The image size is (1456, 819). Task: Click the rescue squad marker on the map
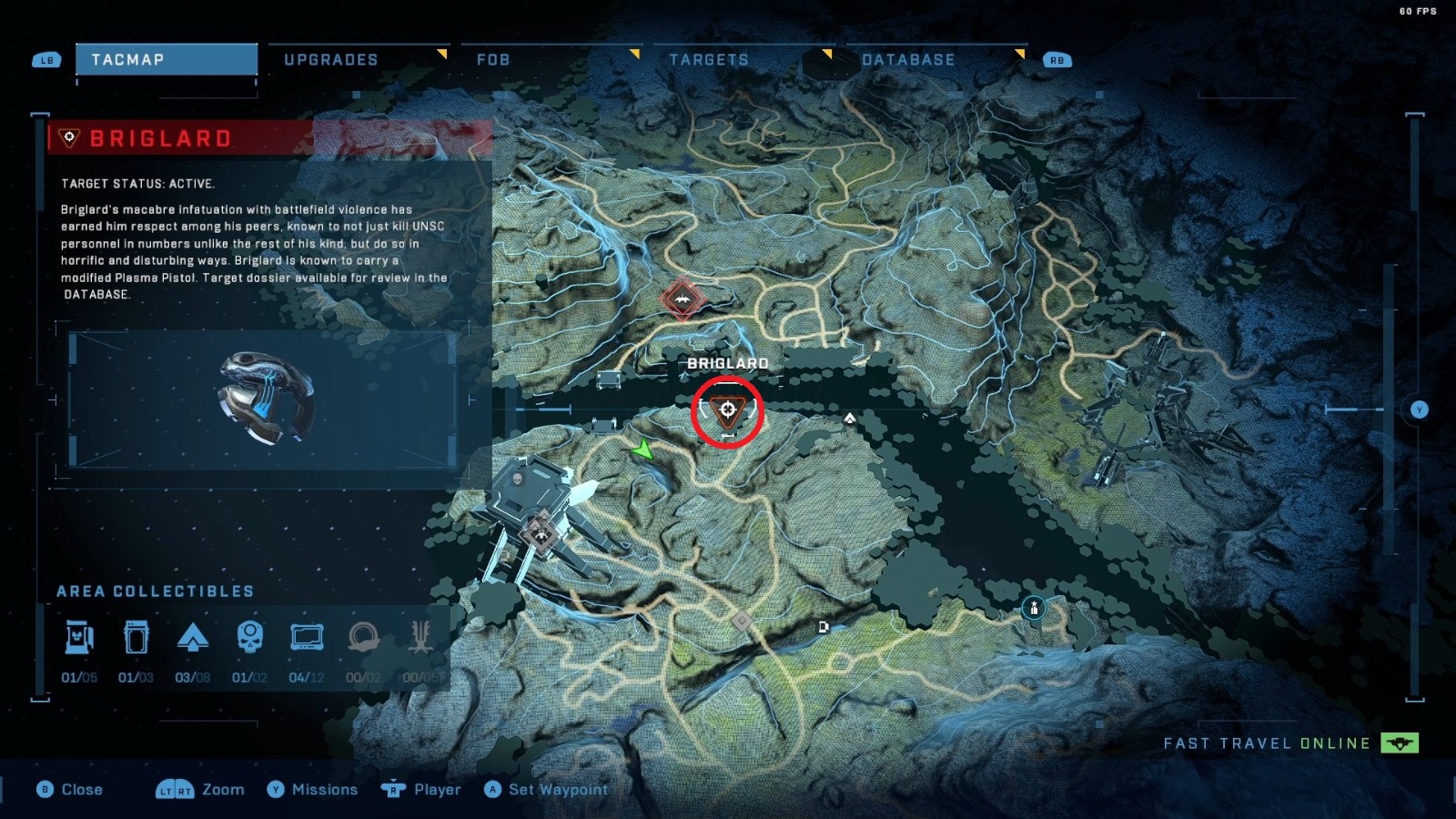pyautogui.click(x=1036, y=608)
